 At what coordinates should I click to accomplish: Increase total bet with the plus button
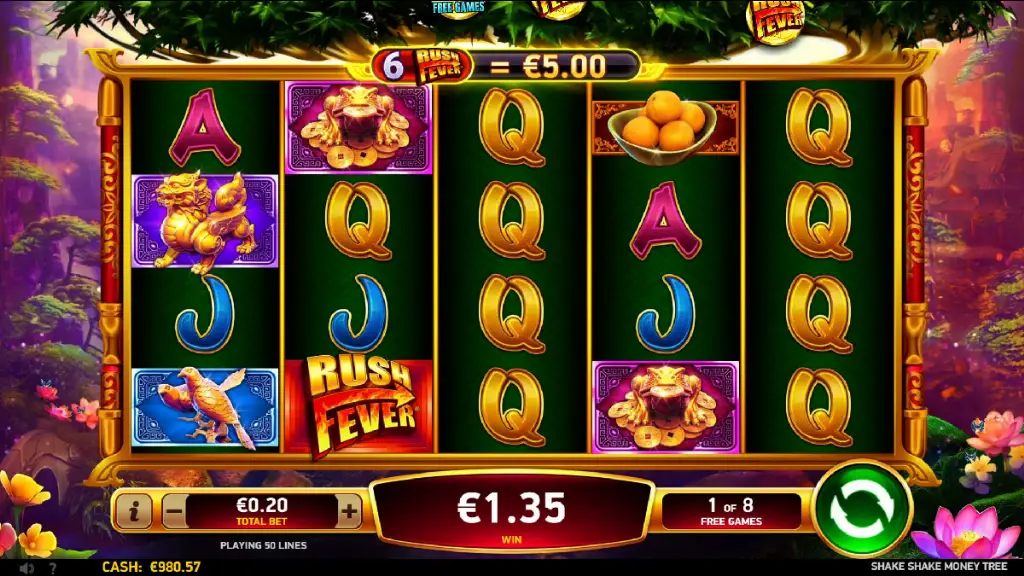[349, 512]
